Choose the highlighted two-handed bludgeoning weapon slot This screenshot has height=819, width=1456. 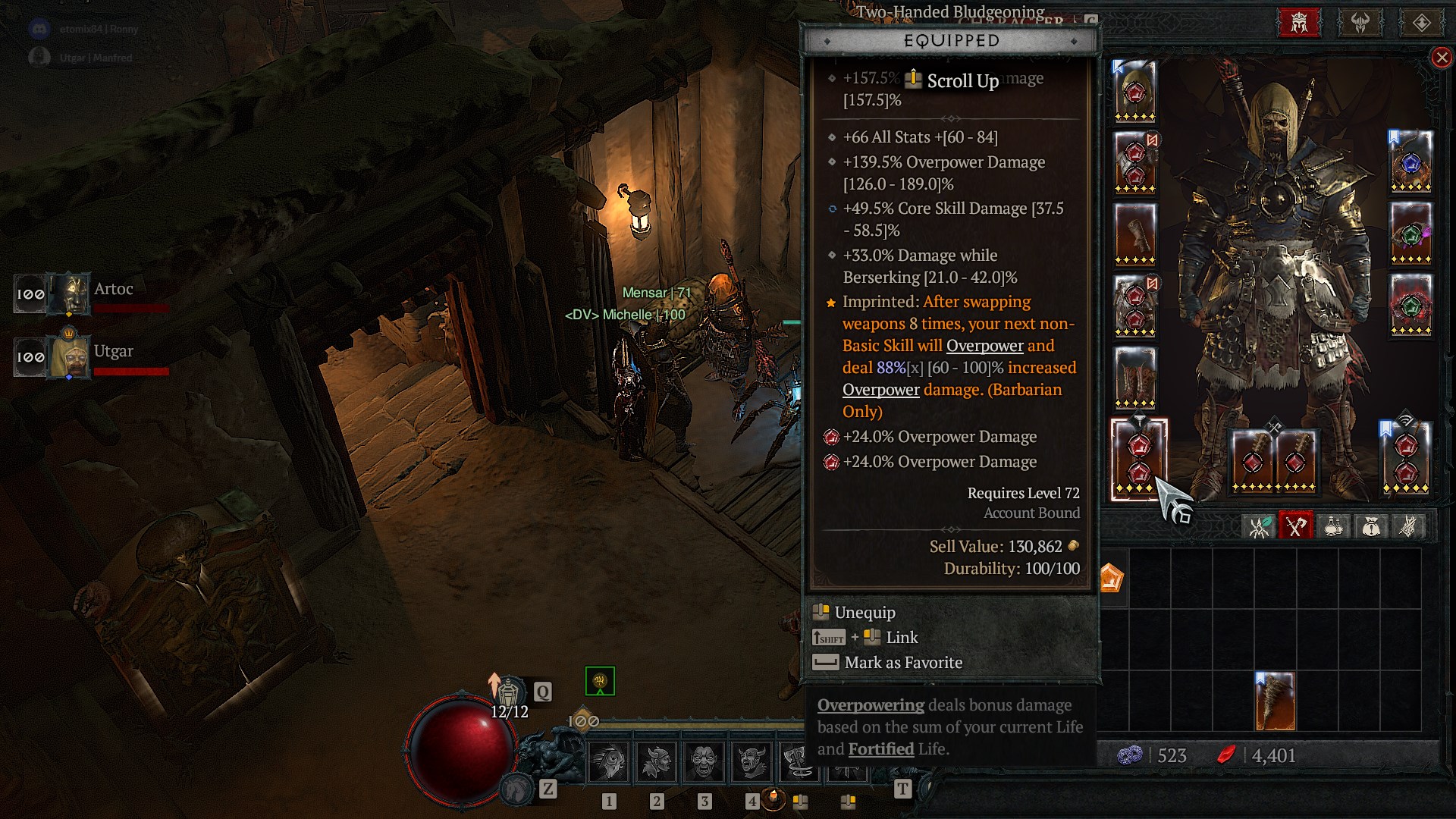point(1138,460)
